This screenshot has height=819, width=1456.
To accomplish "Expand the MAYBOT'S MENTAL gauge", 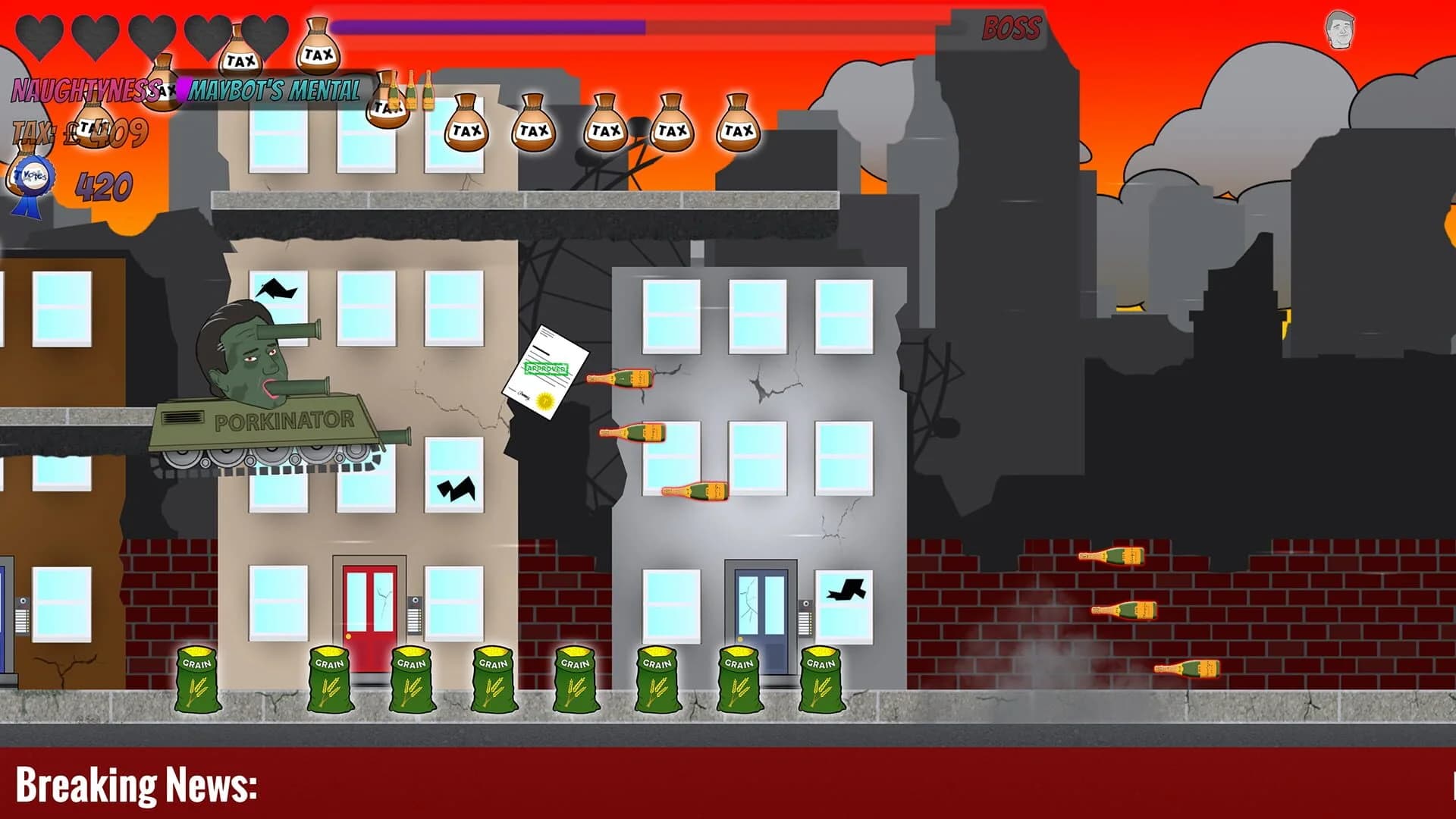I will click(x=275, y=93).
